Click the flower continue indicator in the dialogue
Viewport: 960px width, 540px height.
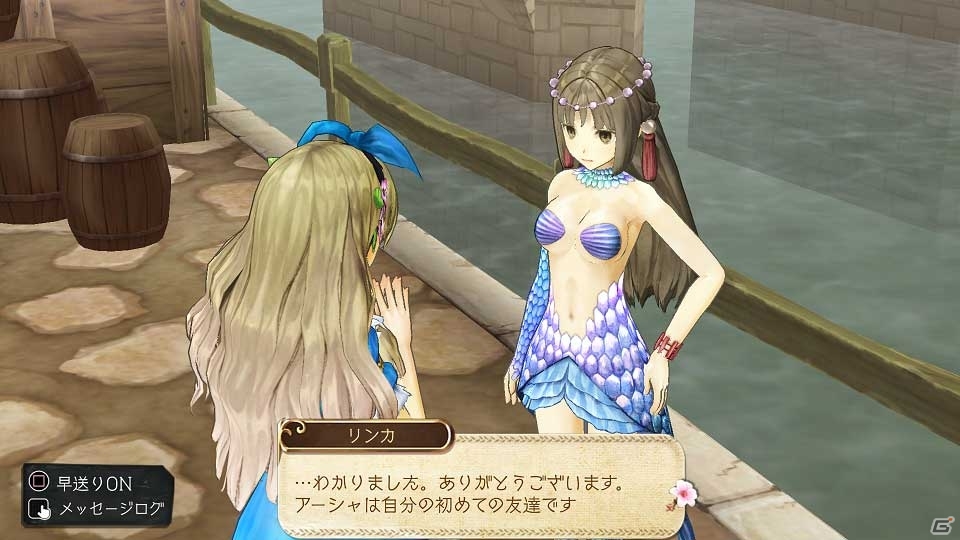[x=685, y=493]
